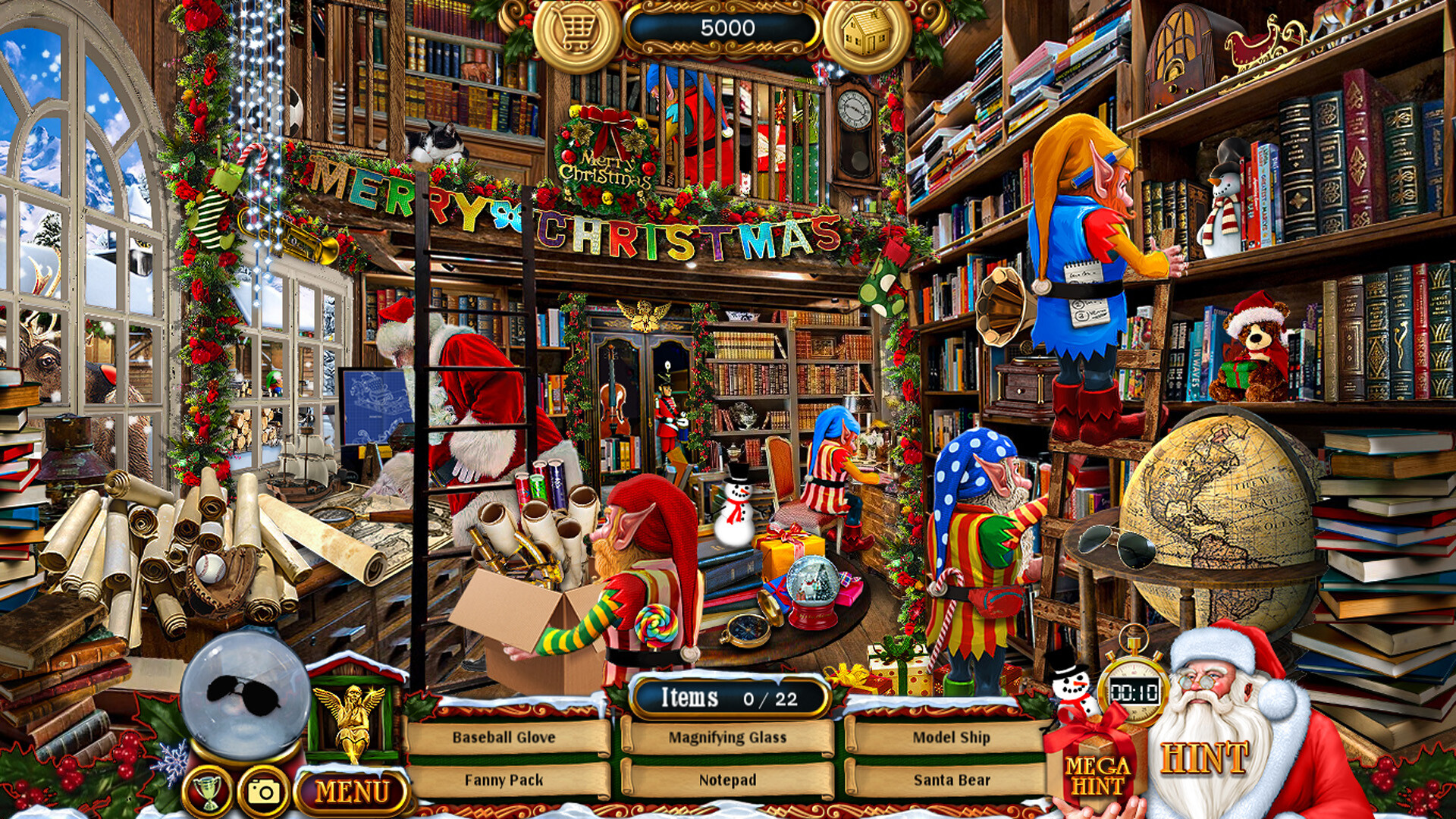Click the 5000 score banner

click(x=726, y=27)
